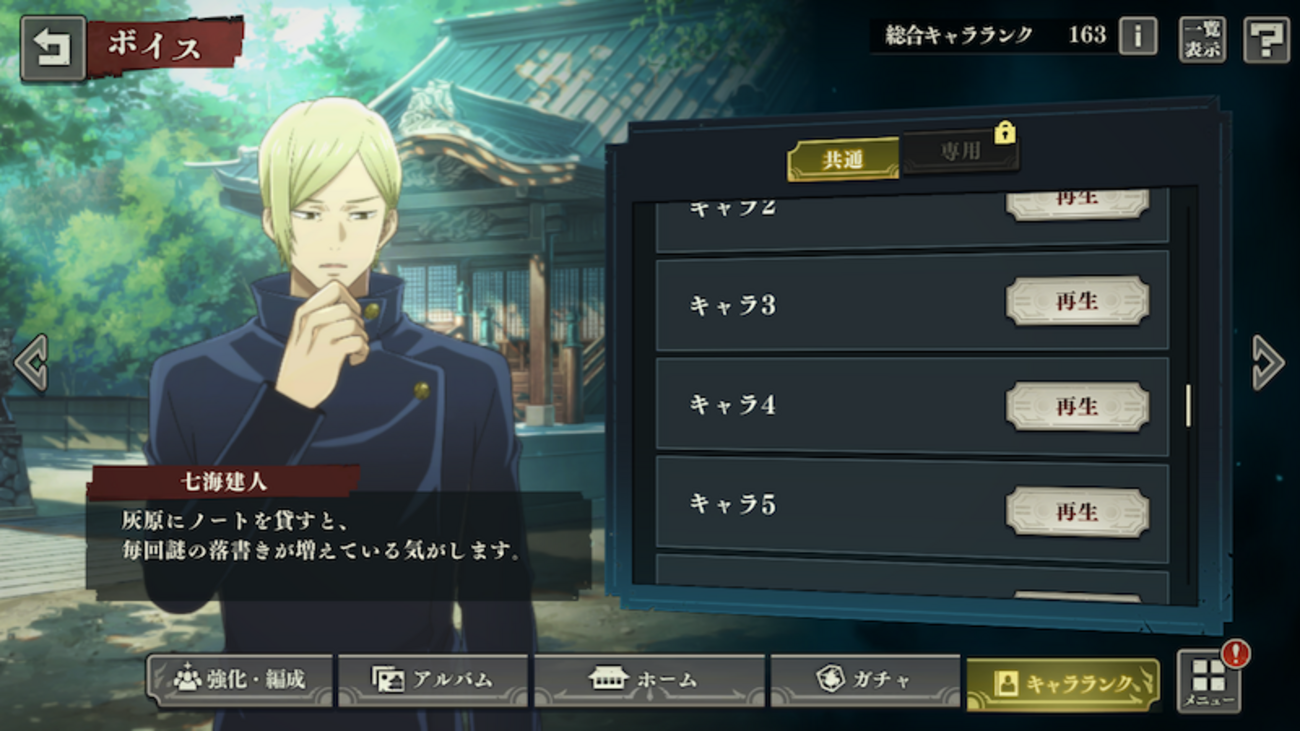Open the 強化・編成 menu
The image size is (1300, 731).
[x=240, y=680]
